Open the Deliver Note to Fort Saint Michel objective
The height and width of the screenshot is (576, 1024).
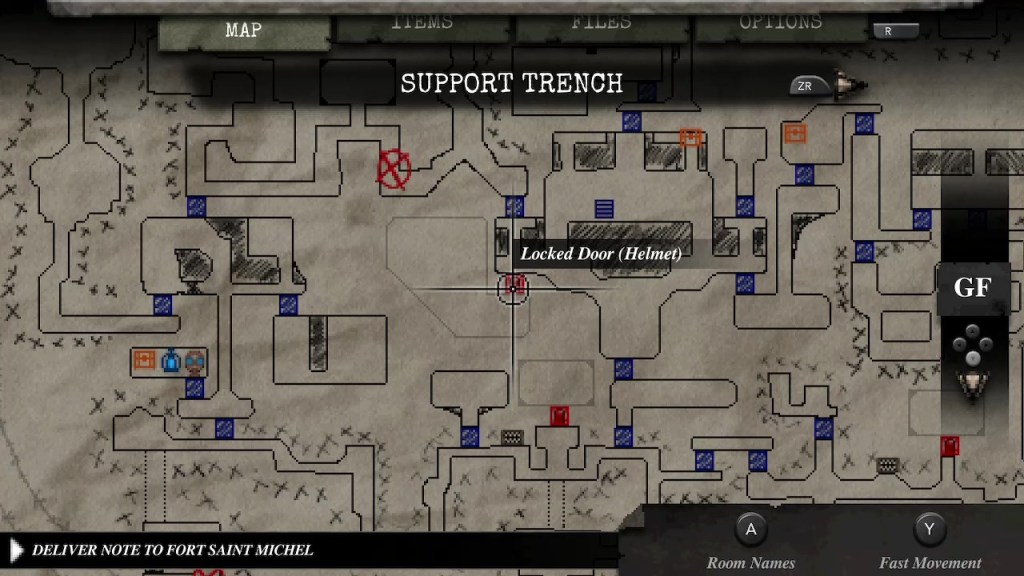click(172, 550)
